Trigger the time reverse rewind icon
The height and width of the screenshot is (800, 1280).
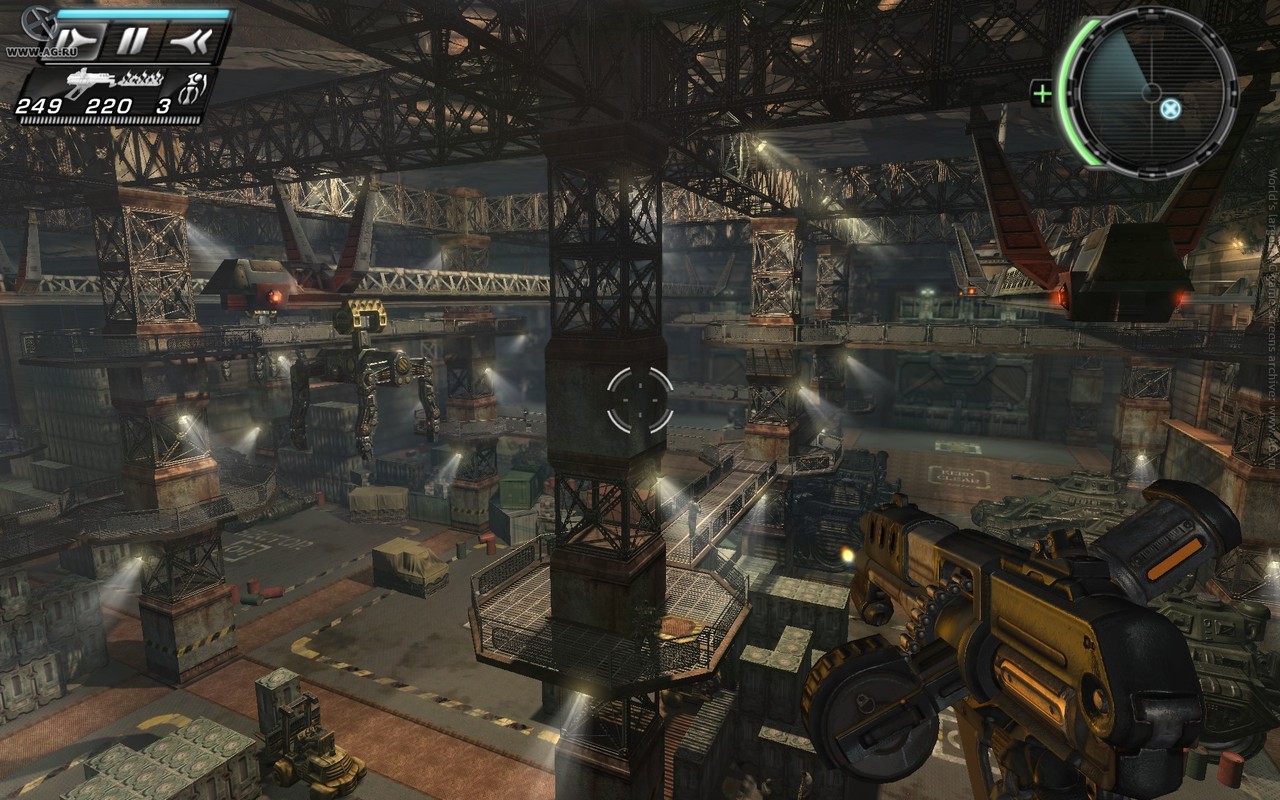pyautogui.click(x=192, y=41)
